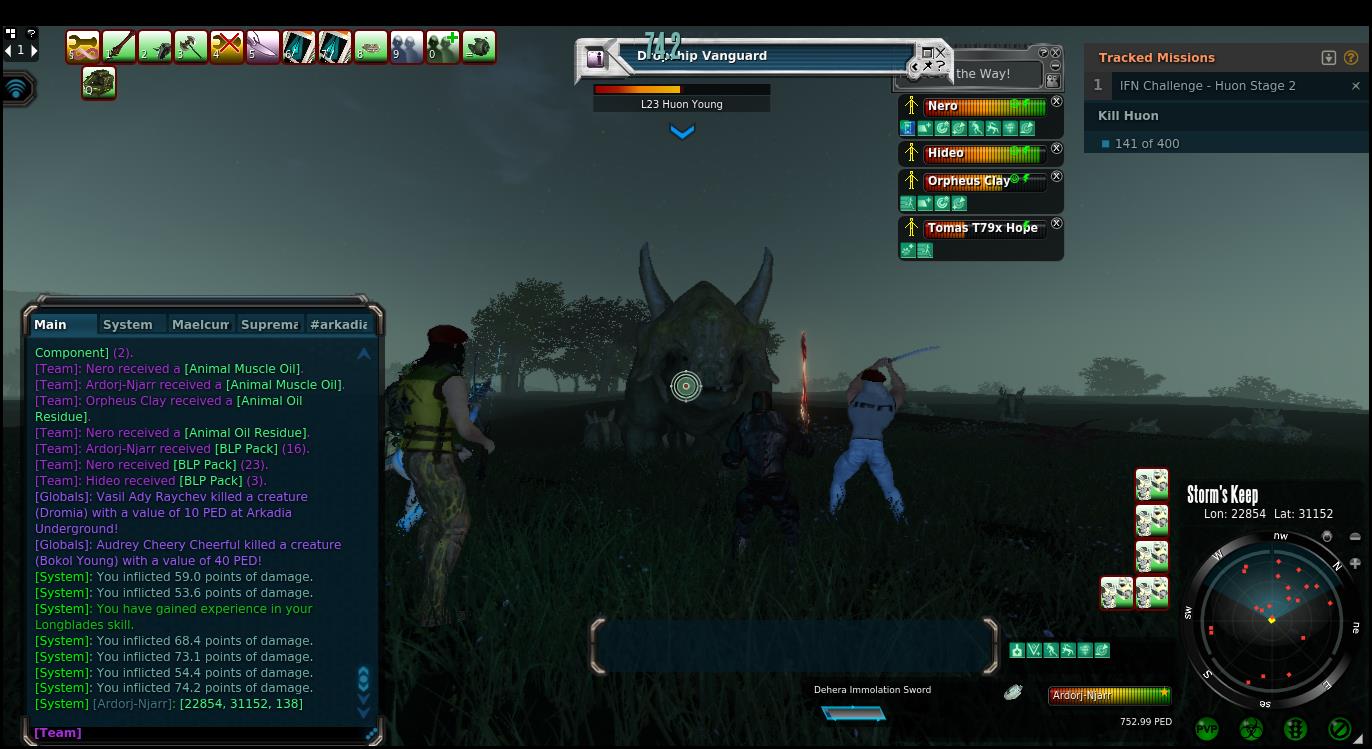Select the Supreme chat tab
The width and height of the screenshot is (1372, 749).
pyautogui.click(x=269, y=324)
